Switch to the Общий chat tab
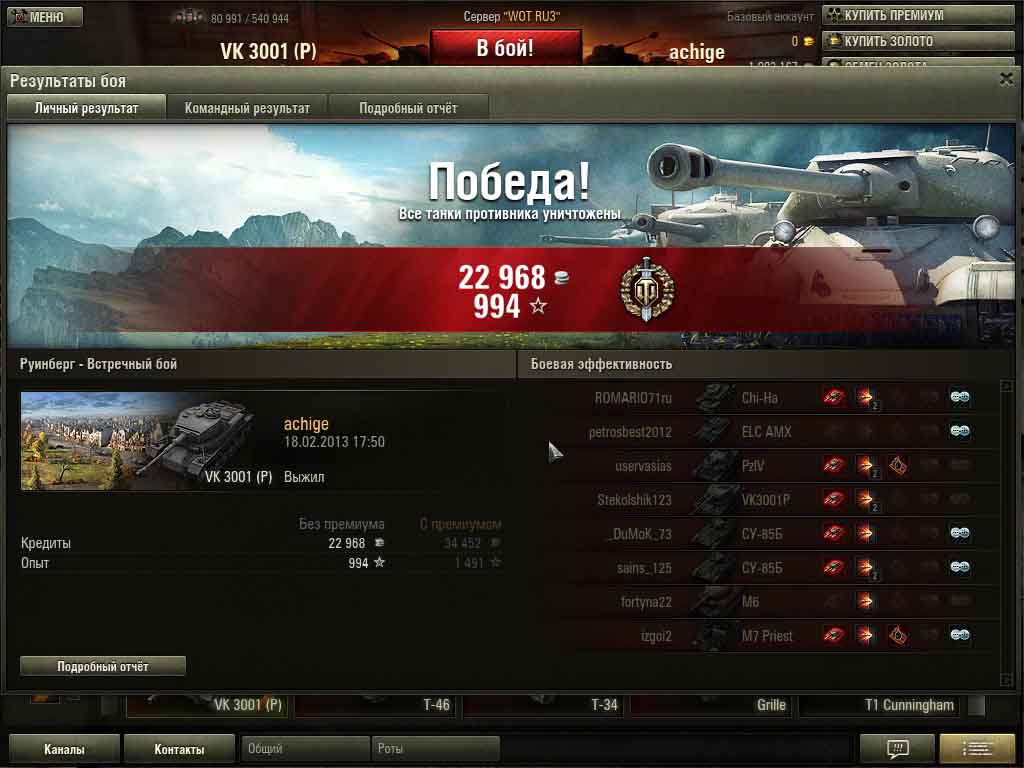Screen dimensions: 1024x768 [305, 749]
